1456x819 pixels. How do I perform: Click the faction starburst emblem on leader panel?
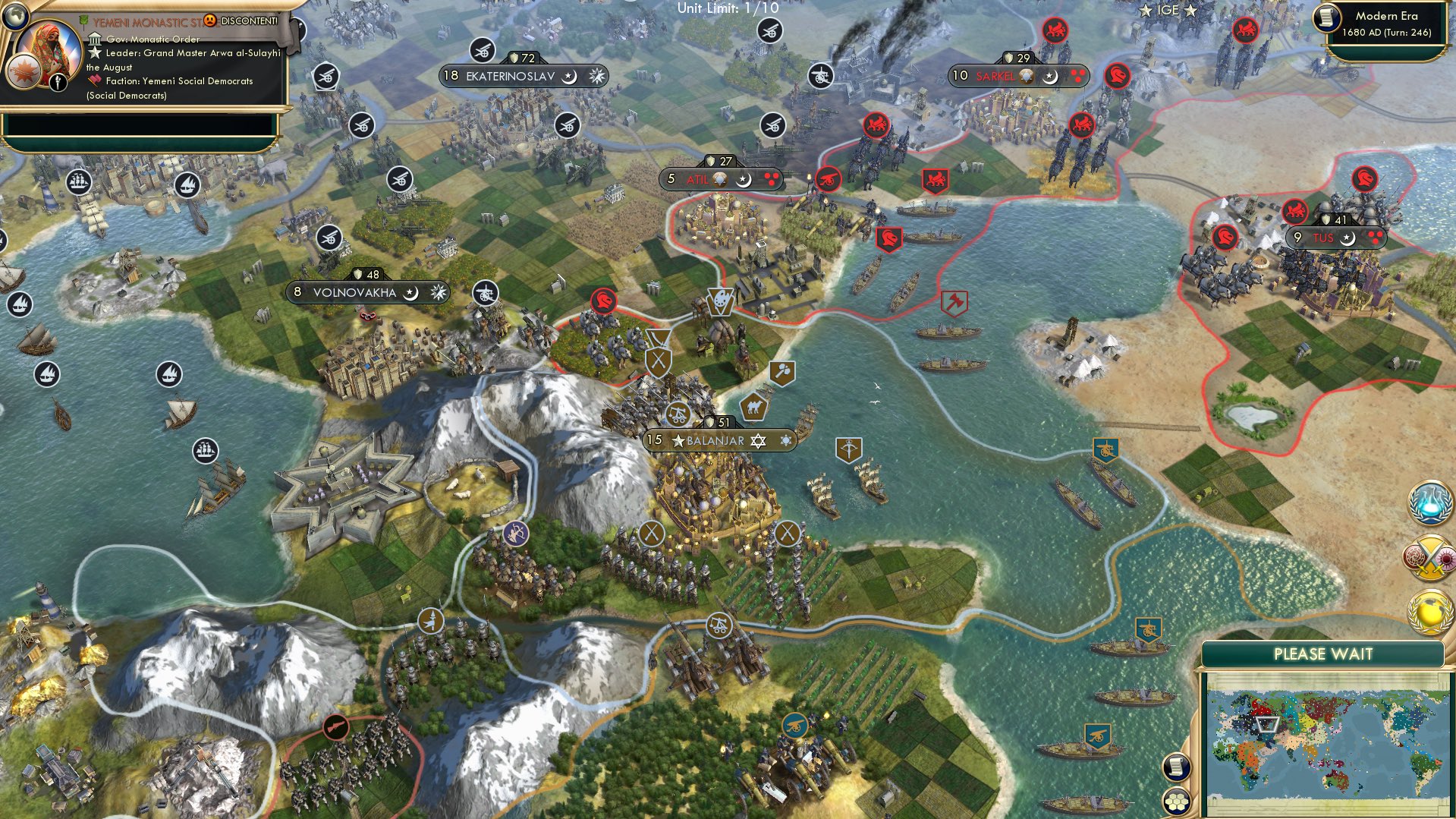[x=22, y=71]
